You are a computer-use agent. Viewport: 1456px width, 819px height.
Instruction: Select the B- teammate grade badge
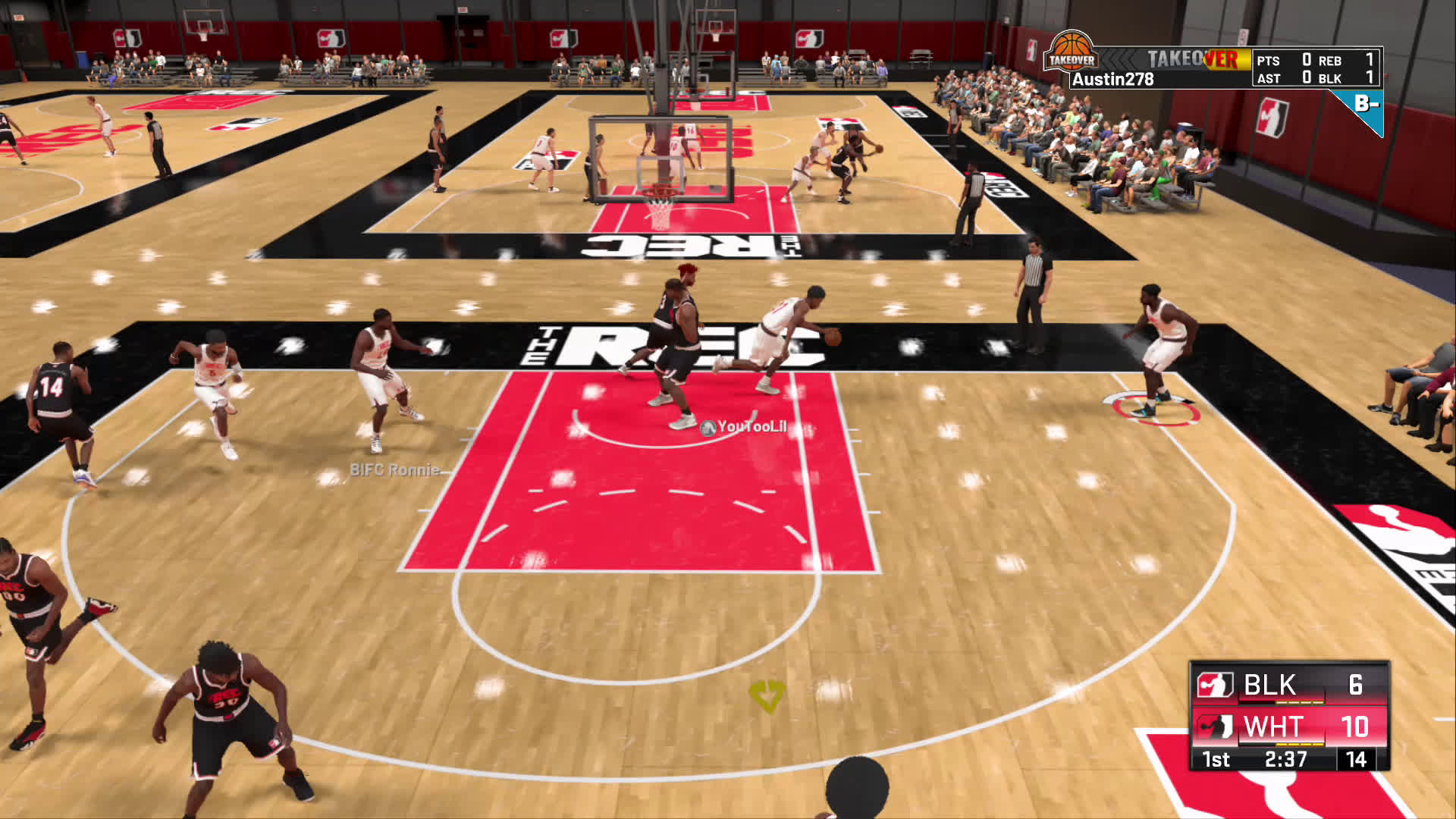click(x=1366, y=105)
